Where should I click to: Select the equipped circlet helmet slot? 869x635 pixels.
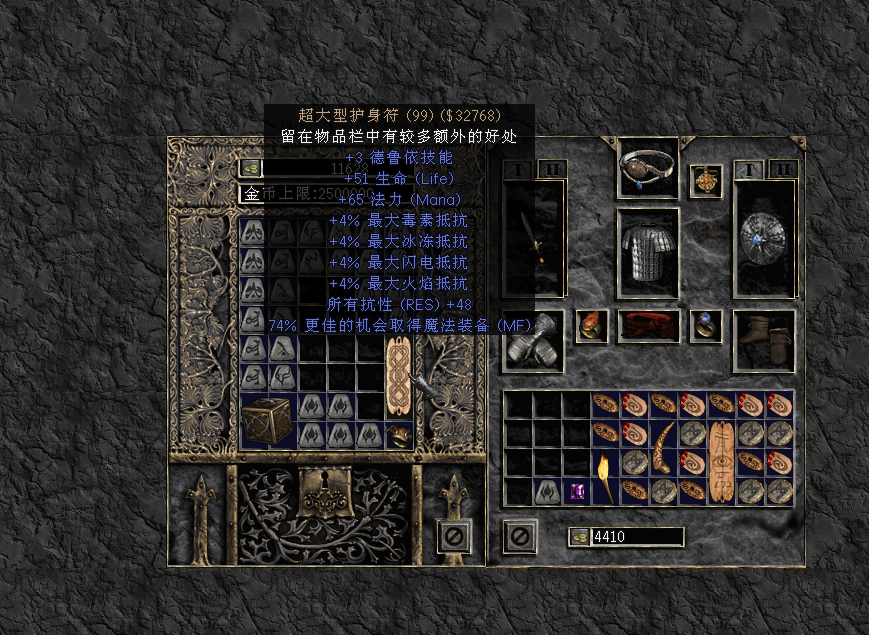coord(648,169)
